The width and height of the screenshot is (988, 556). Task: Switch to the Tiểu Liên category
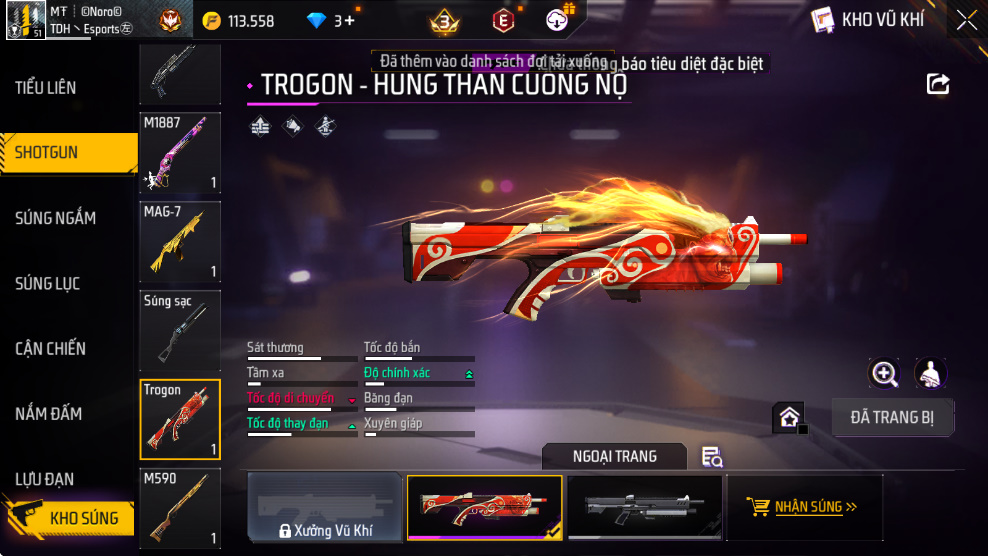point(46,88)
